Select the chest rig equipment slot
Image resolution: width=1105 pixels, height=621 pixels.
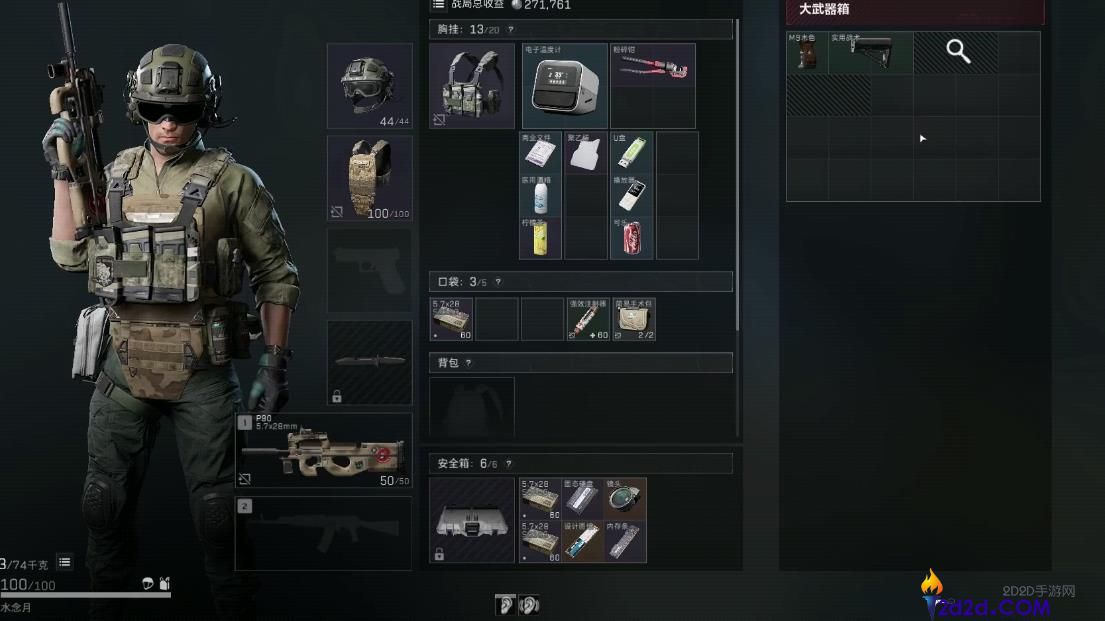pyautogui.click(x=471, y=86)
